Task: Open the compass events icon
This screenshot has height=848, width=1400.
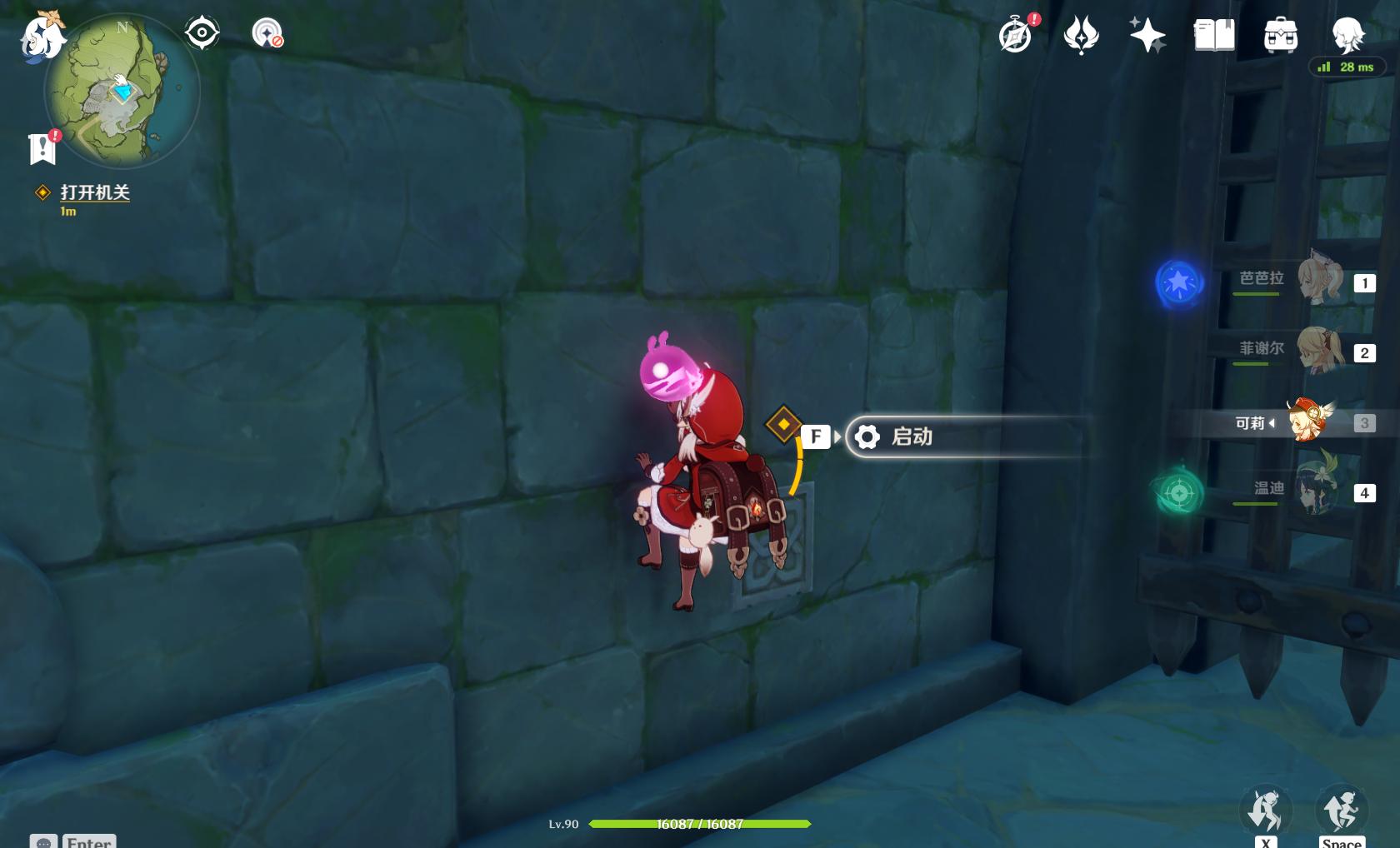Action: point(1016,35)
